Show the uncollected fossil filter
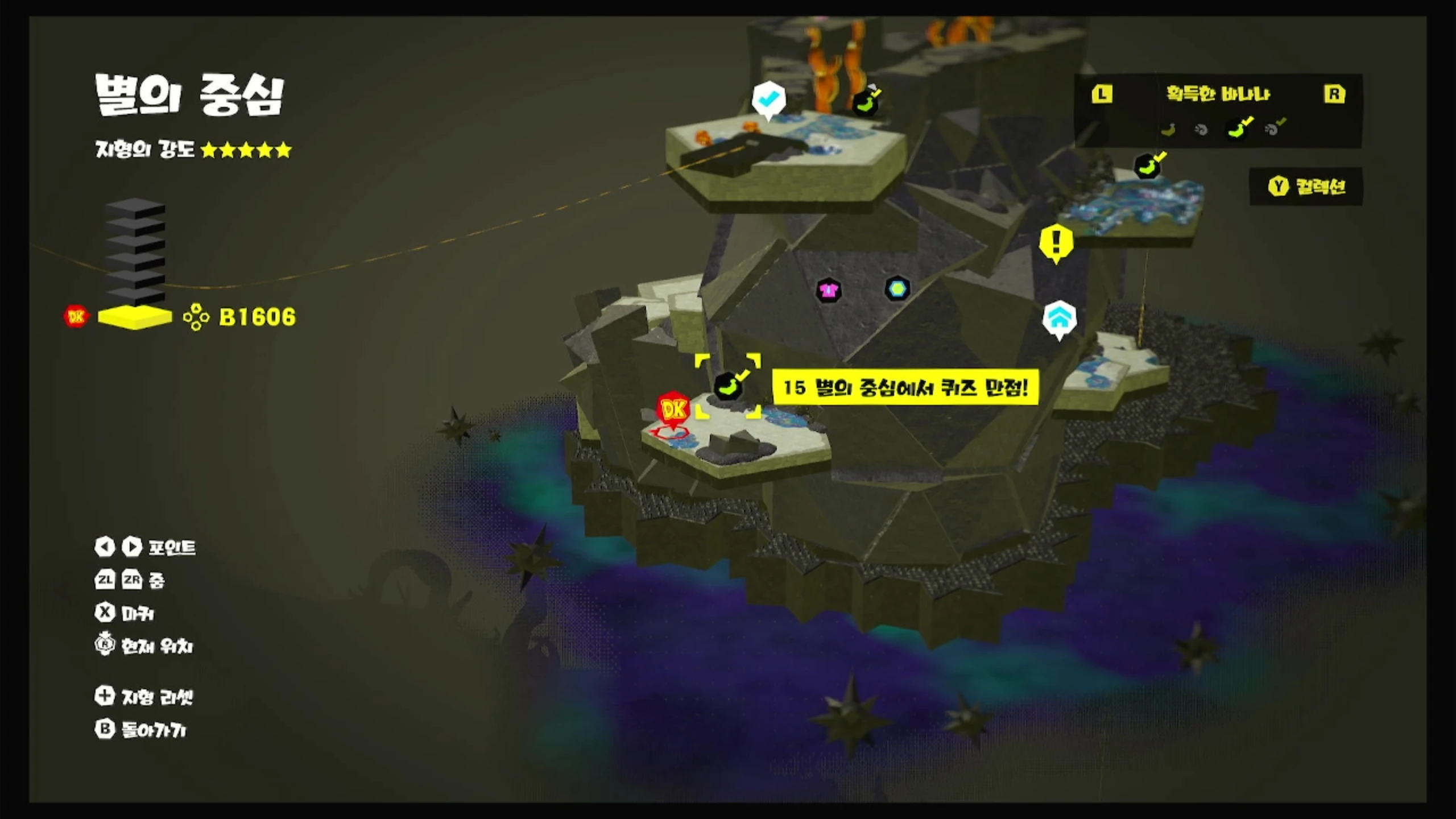Screen dimensions: 1456x819 coord(1201,130)
